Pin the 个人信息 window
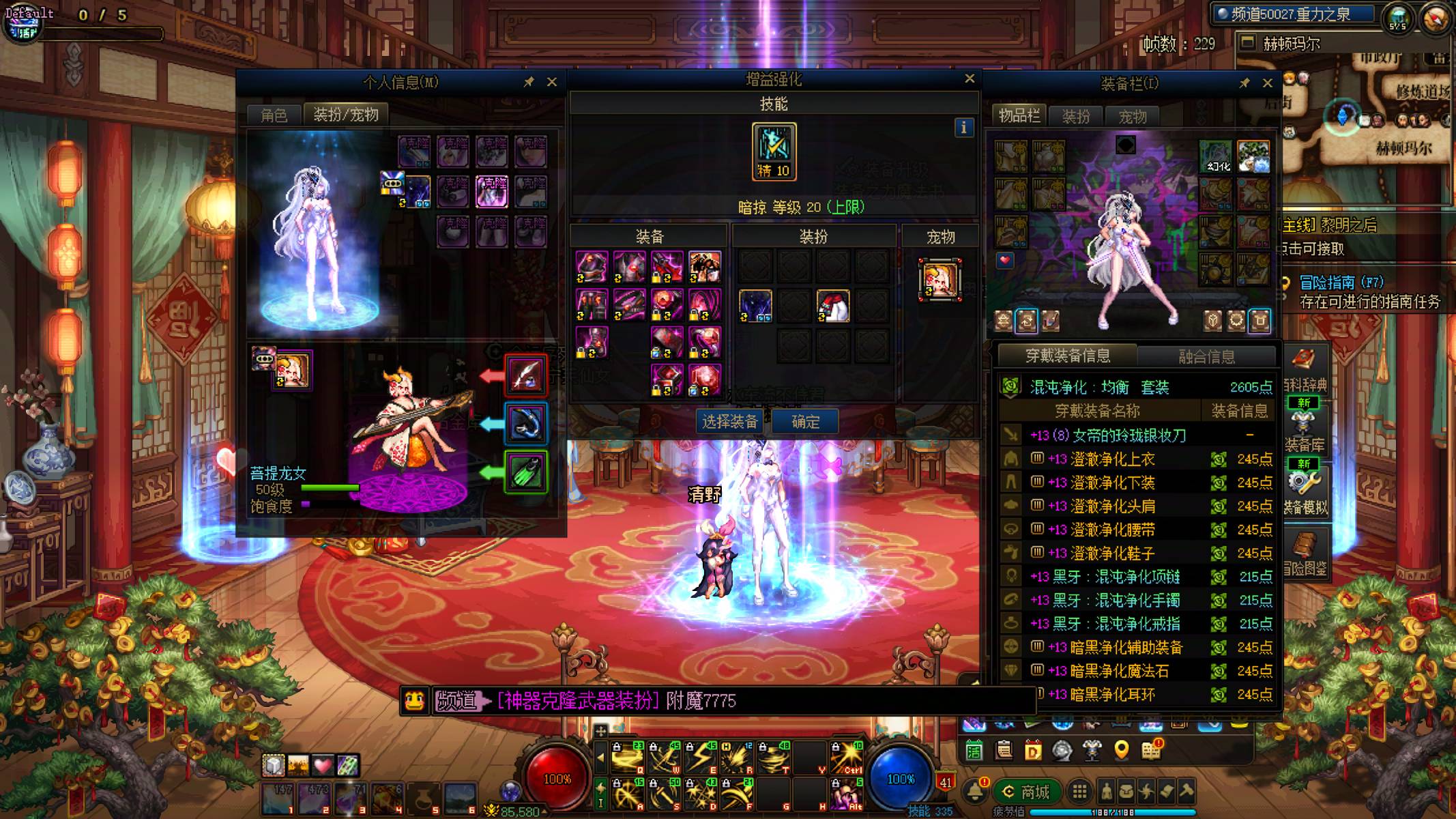 coord(529,83)
